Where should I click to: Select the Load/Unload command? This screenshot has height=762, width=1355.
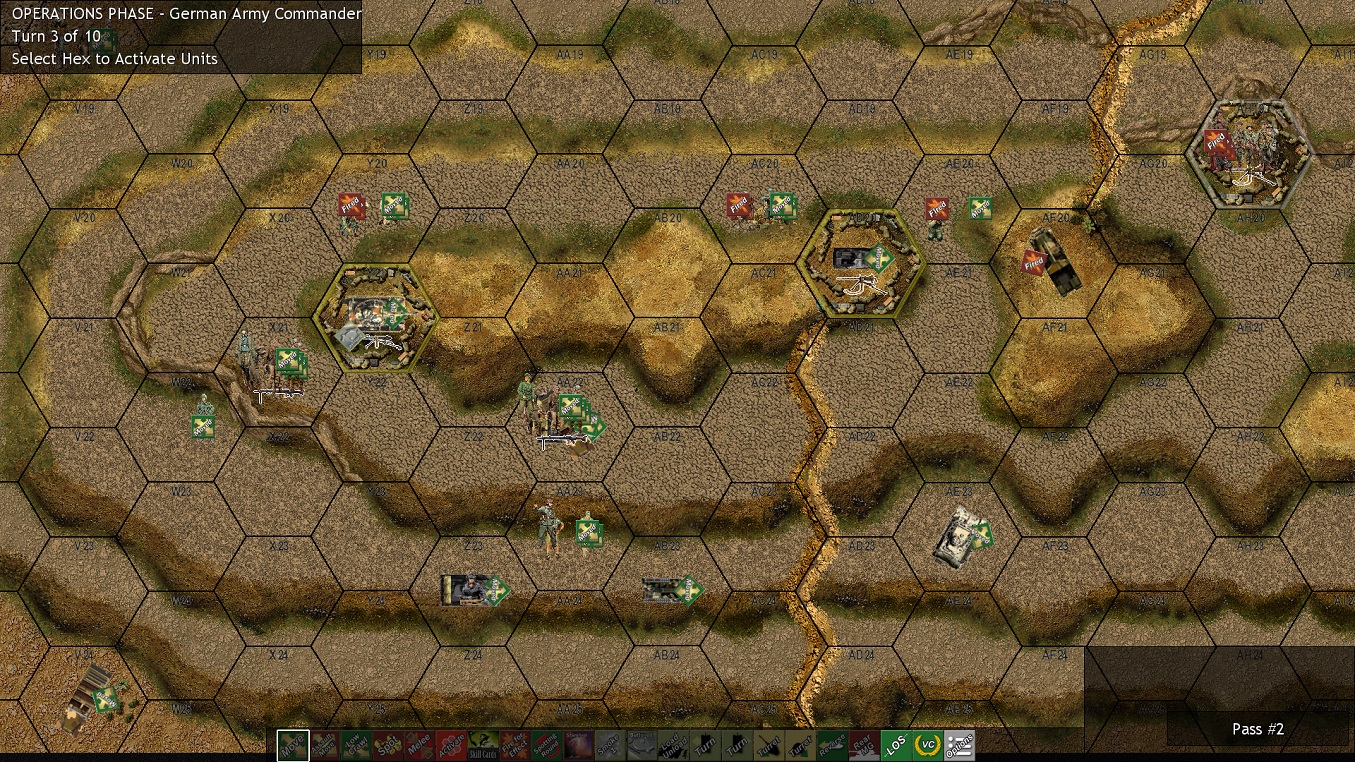673,745
